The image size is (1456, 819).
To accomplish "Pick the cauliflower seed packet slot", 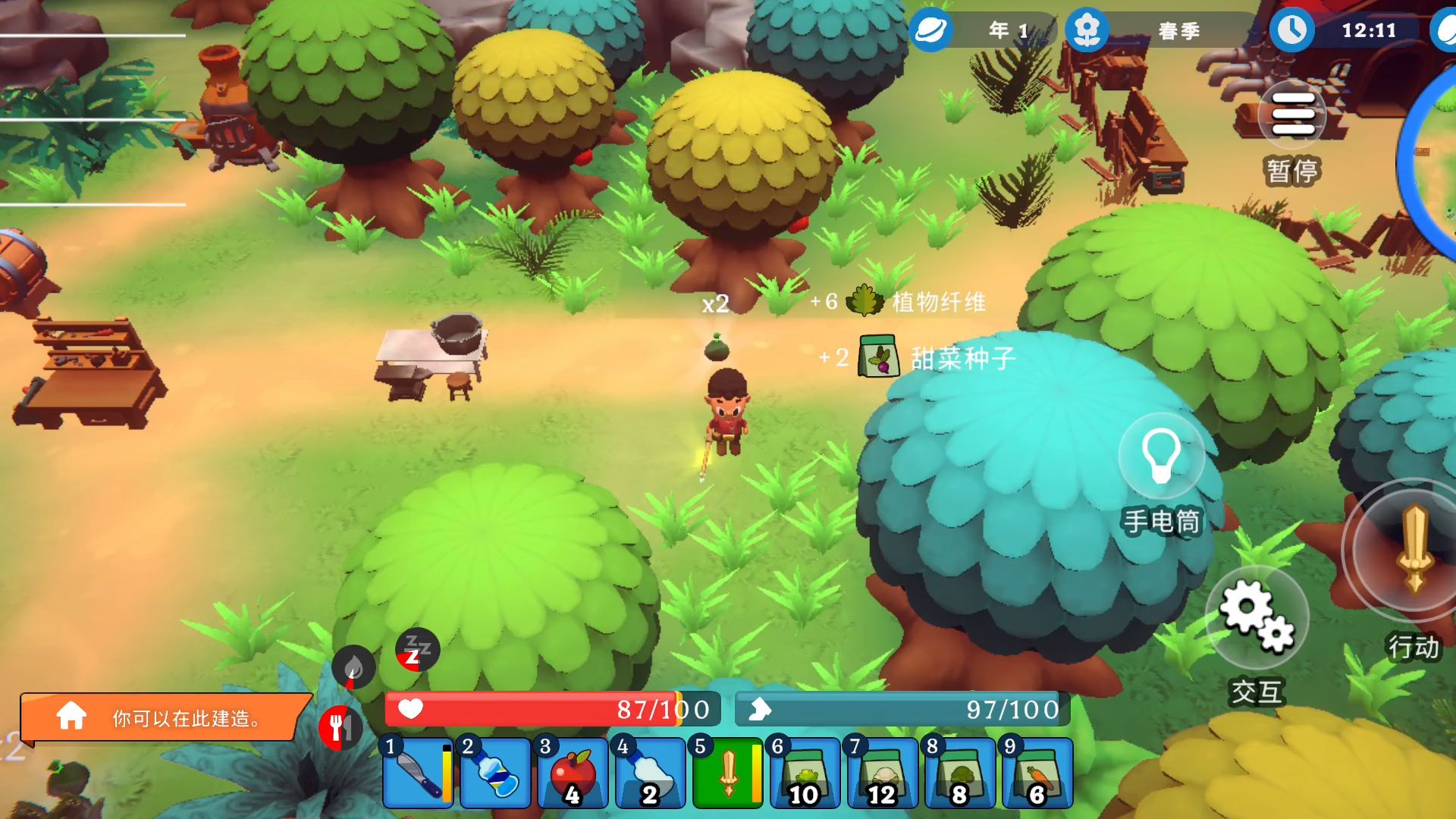I will tap(882, 773).
